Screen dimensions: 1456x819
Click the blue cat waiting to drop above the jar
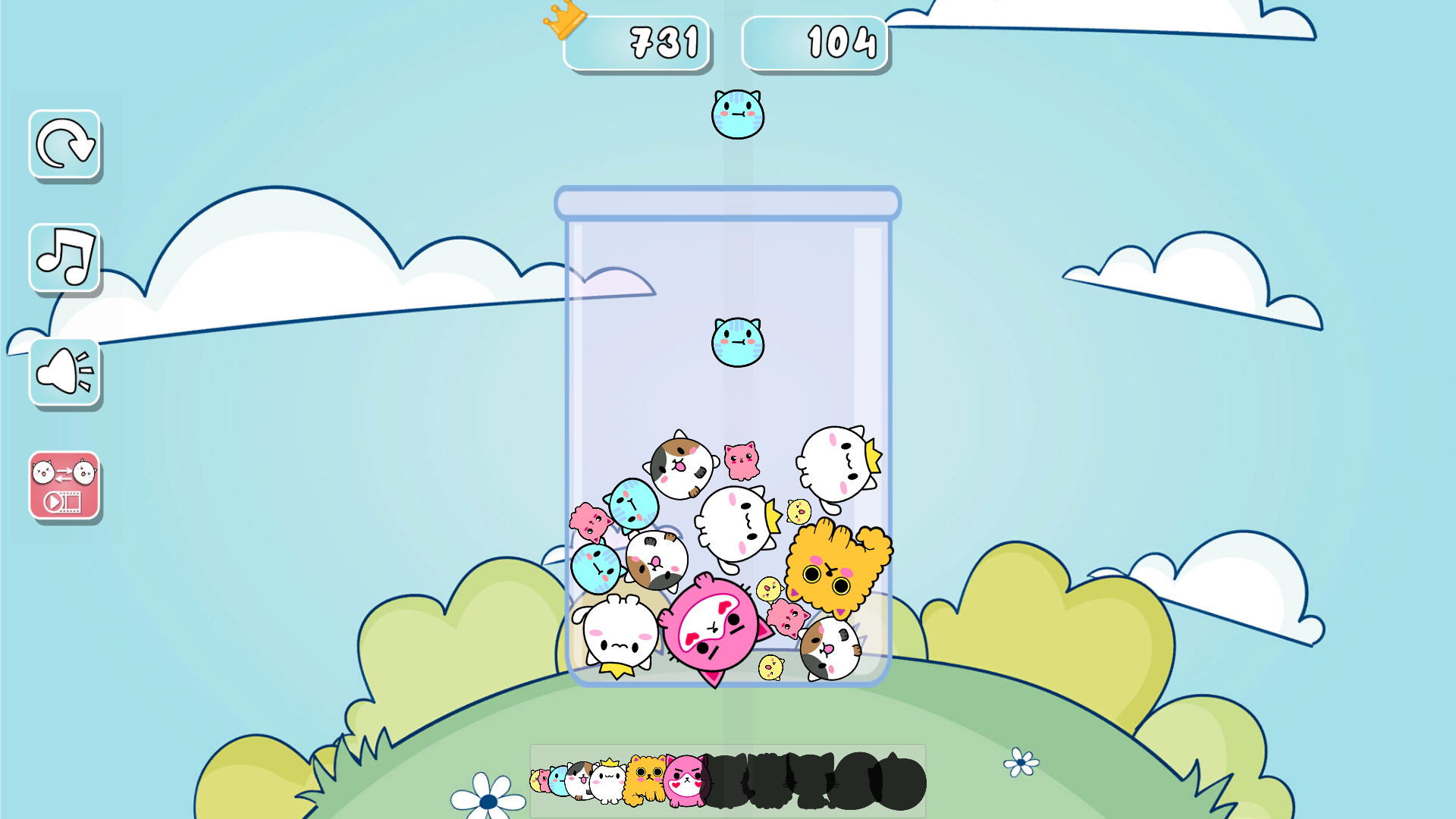pos(737,114)
